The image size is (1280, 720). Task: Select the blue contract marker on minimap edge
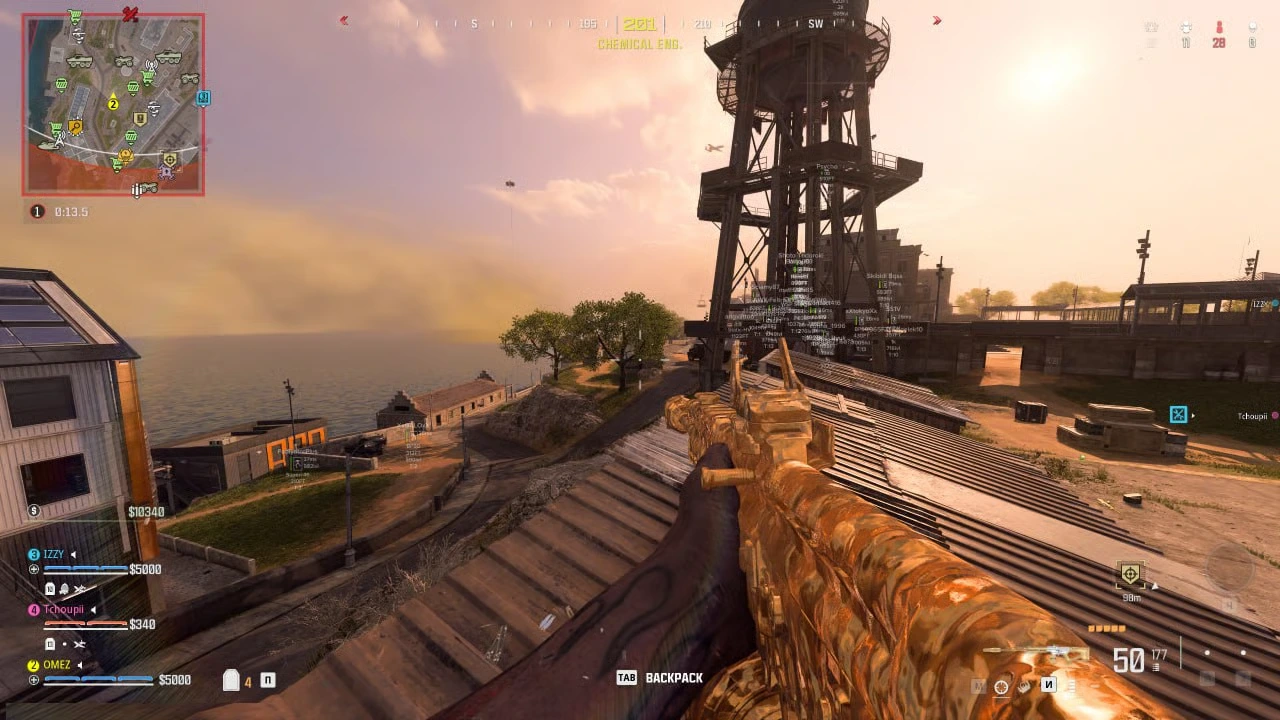tap(203, 98)
